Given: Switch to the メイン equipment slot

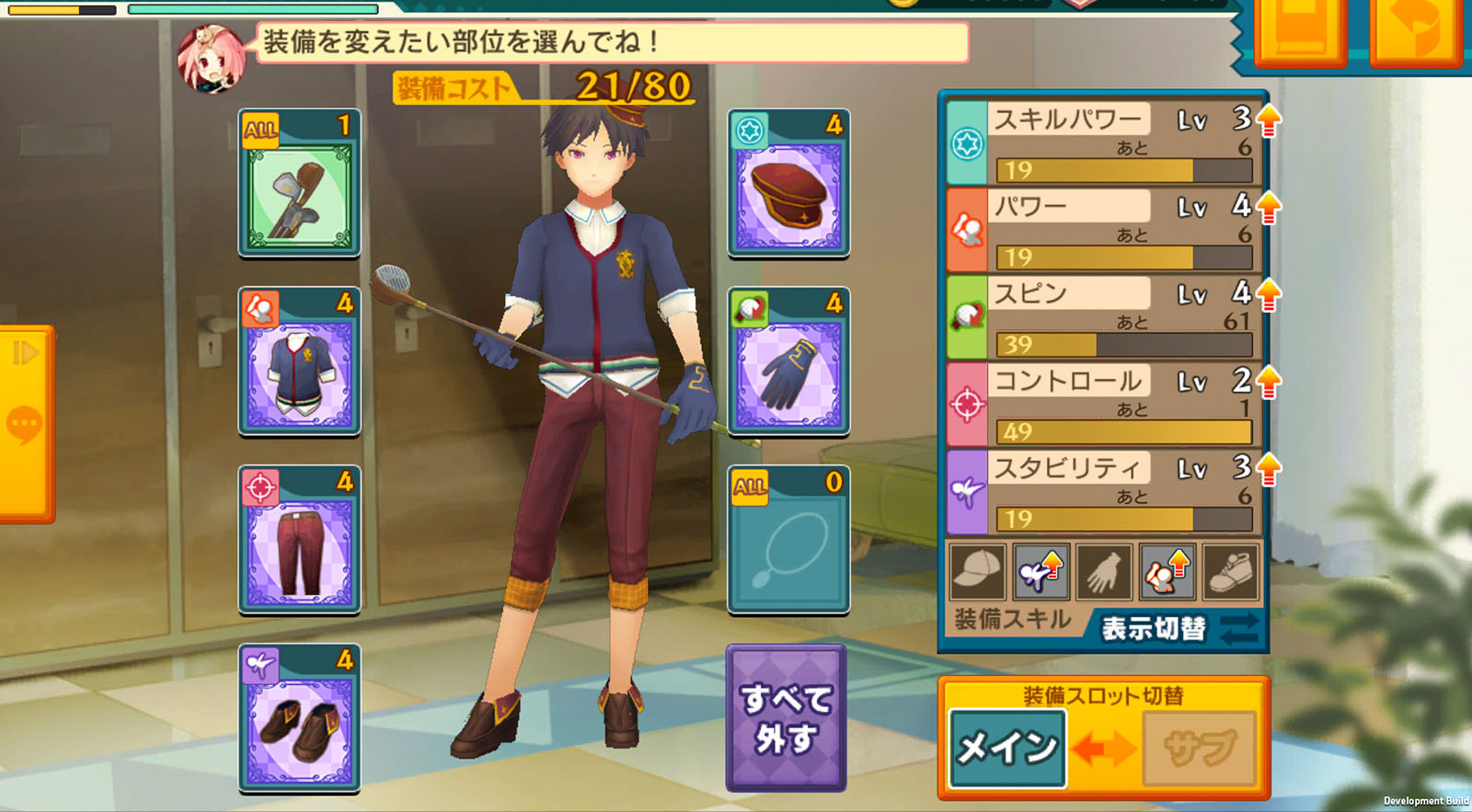Looking at the screenshot, I should (x=1007, y=748).
